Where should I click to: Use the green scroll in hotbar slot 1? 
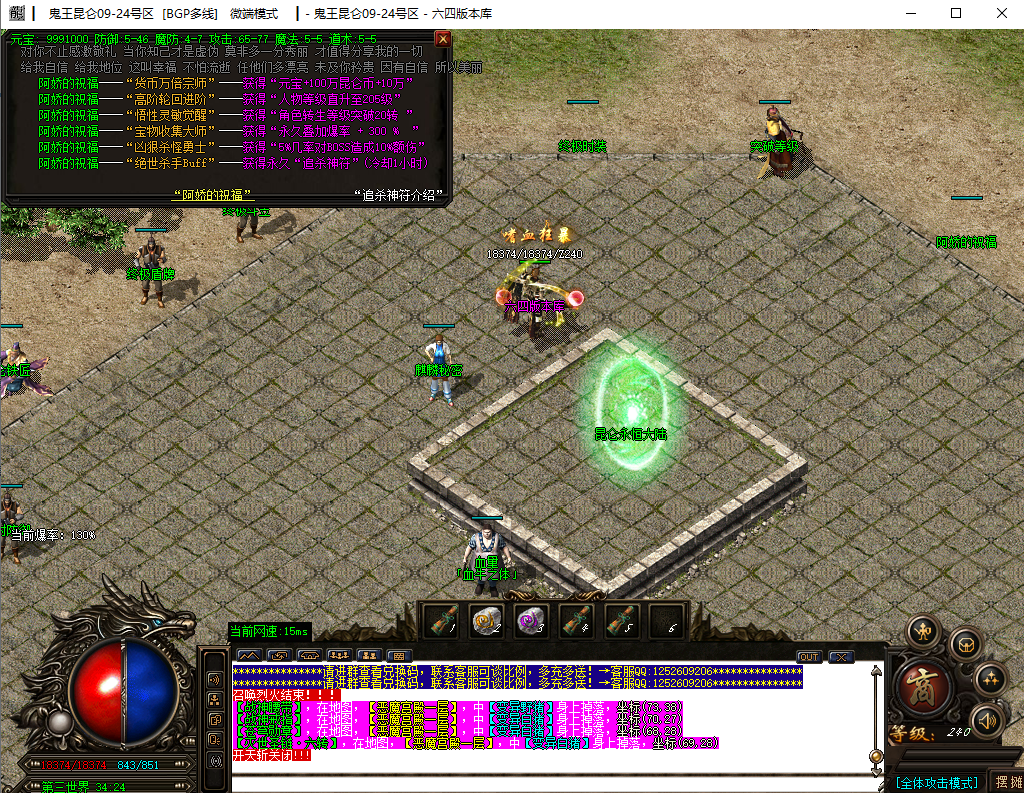[439, 622]
